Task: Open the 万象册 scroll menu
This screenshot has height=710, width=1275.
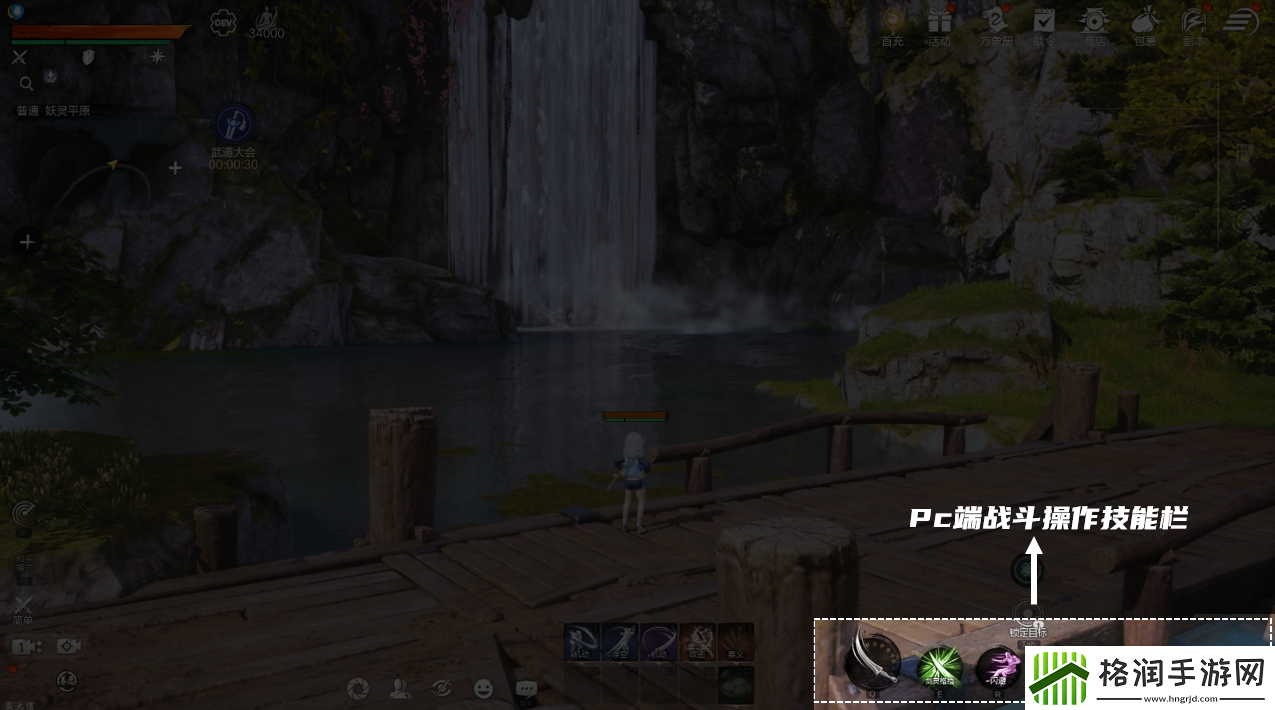Action: 993,22
